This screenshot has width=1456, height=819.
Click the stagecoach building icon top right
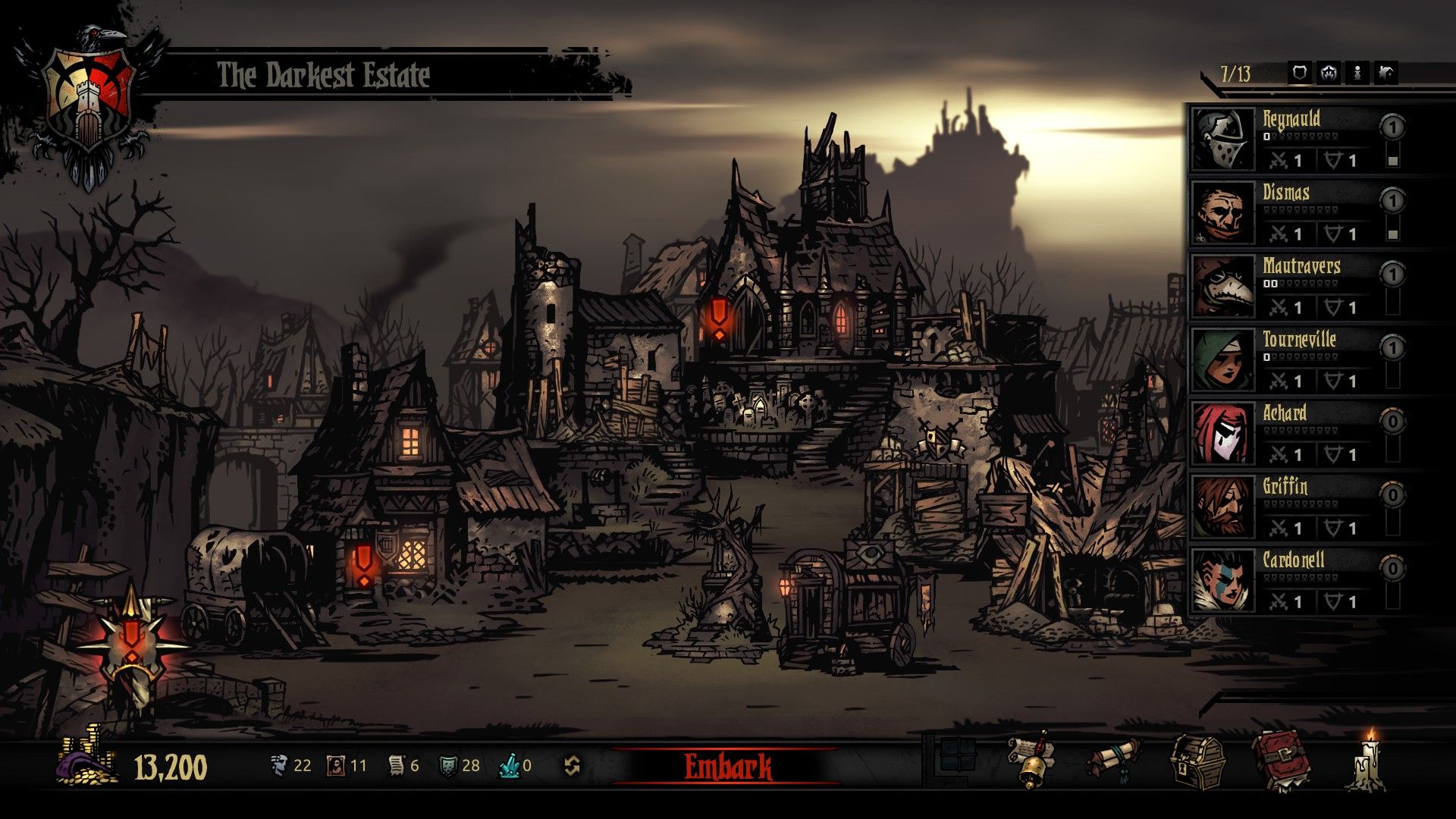(x=1385, y=73)
